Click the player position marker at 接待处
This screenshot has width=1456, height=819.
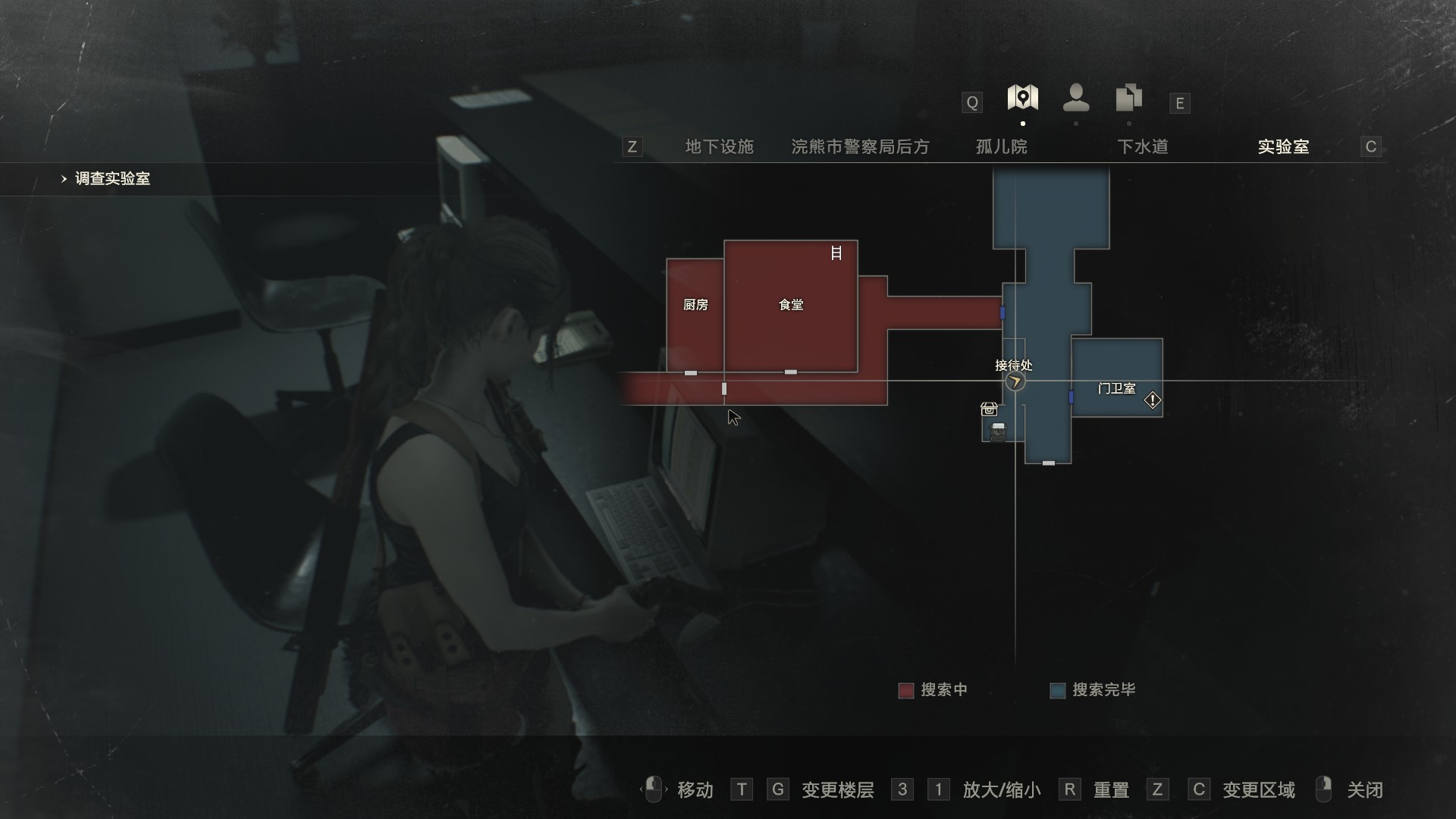tap(1015, 381)
